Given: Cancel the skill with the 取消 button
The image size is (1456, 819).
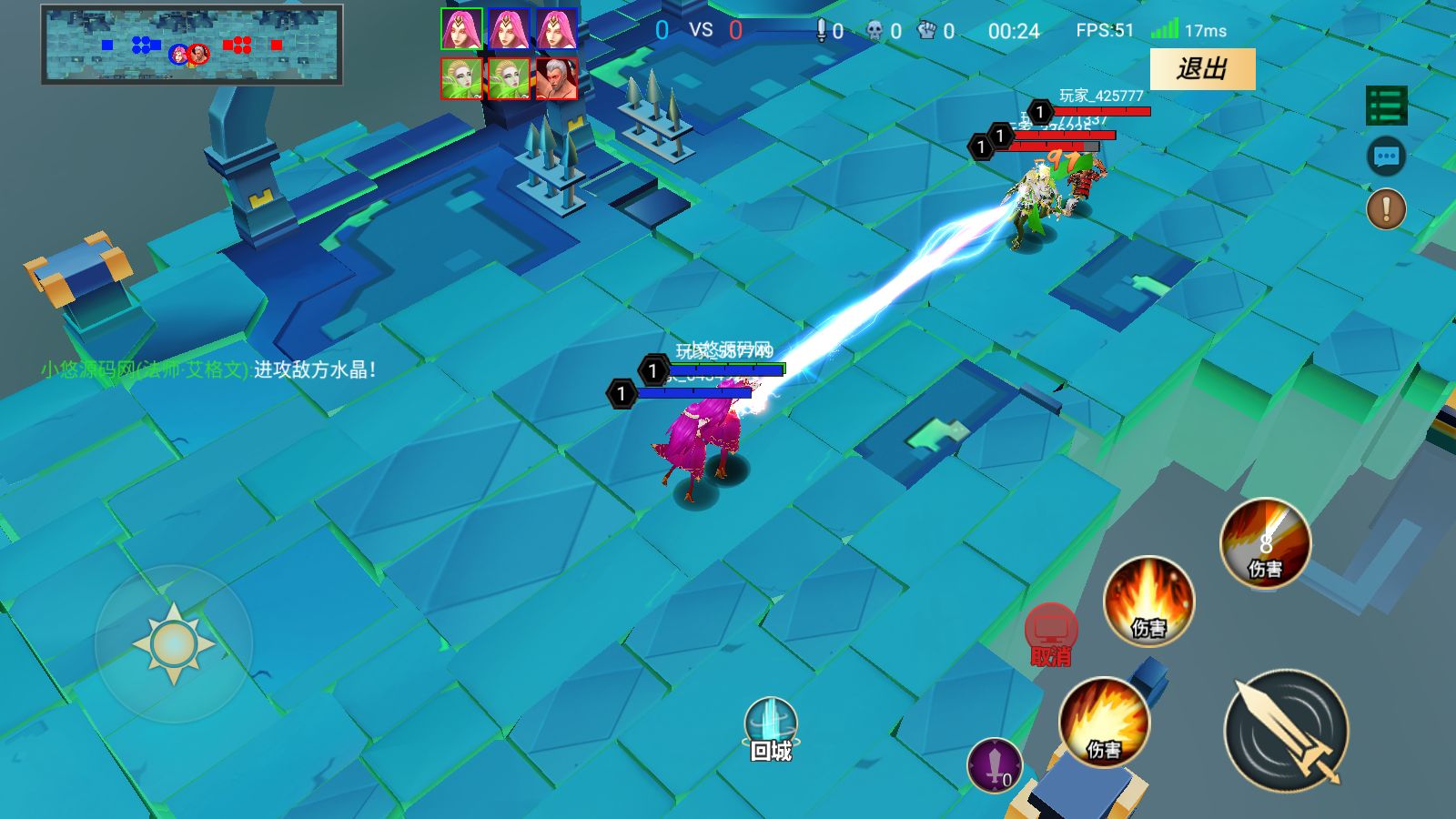Looking at the screenshot, I should [x=1051, y=634].
